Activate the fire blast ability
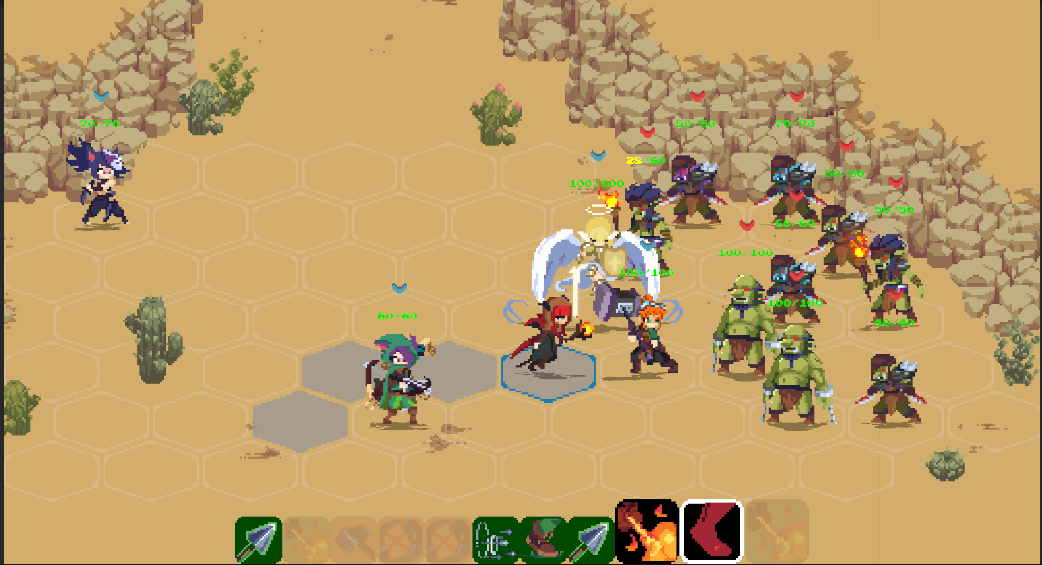 point(647,531)
